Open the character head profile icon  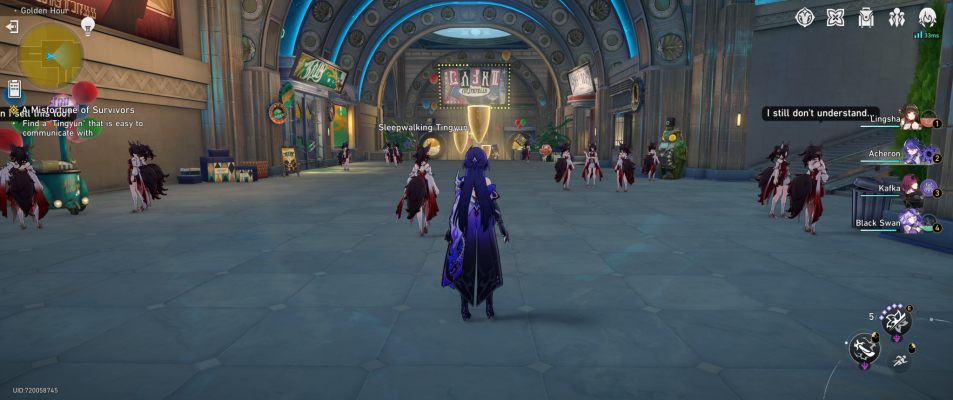[928, 17]
